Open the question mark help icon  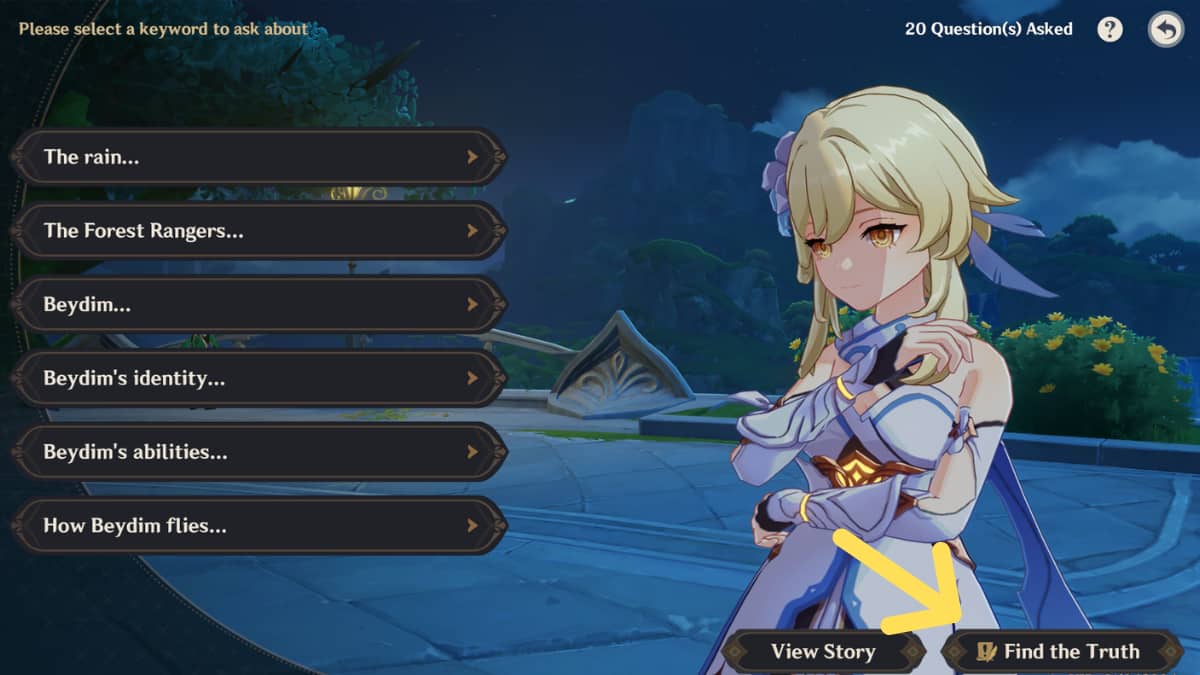click(x=1110, y=29)
